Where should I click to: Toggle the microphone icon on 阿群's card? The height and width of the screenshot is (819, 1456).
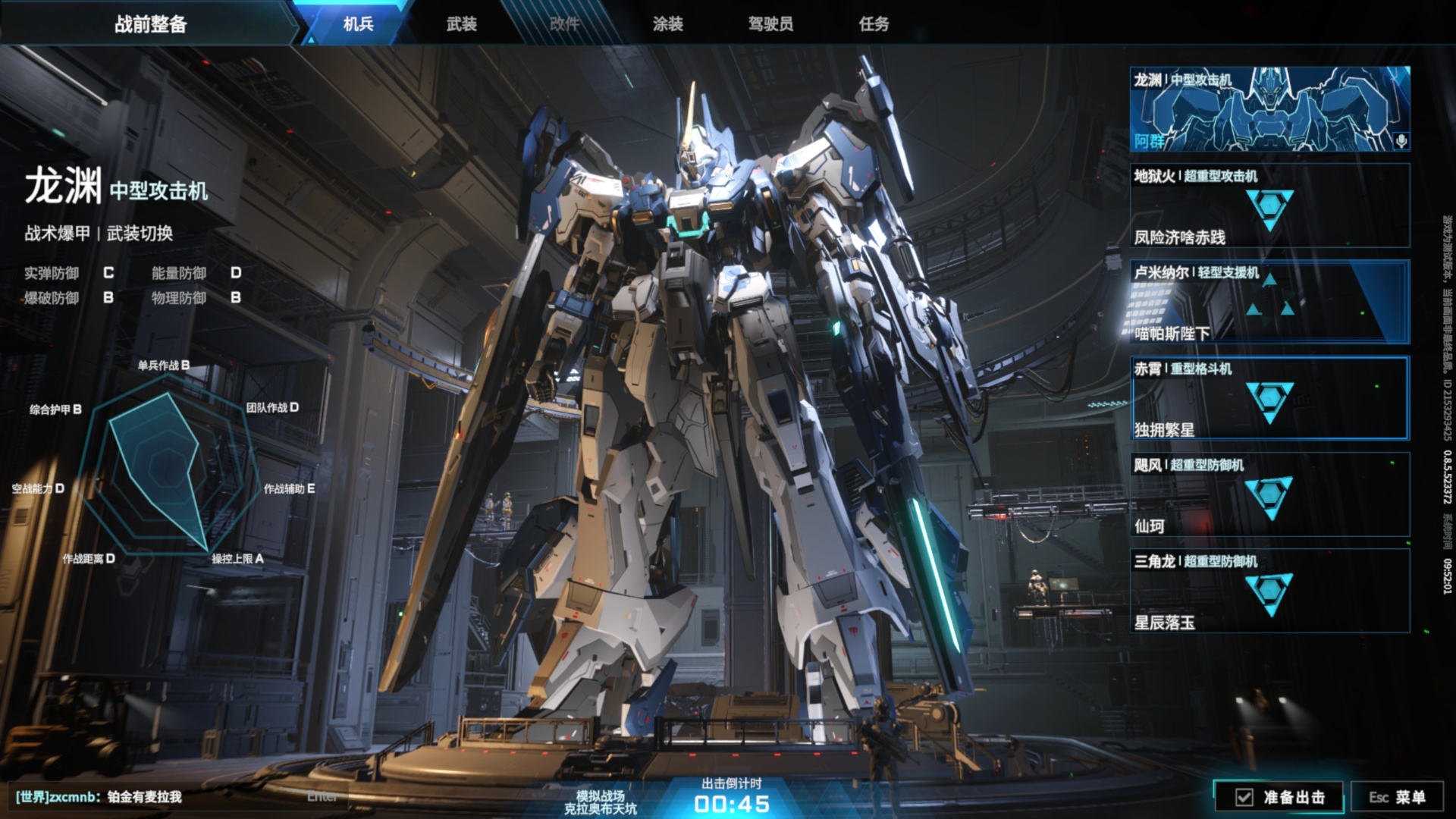(x=1401, y=141)
